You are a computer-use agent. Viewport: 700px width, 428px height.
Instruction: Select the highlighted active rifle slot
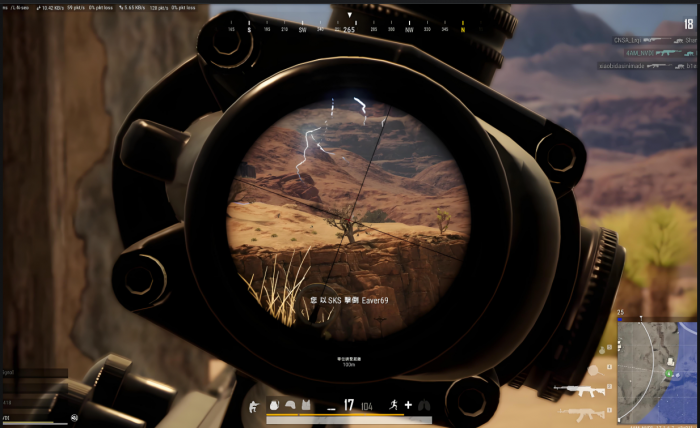(x=579, y=390)
